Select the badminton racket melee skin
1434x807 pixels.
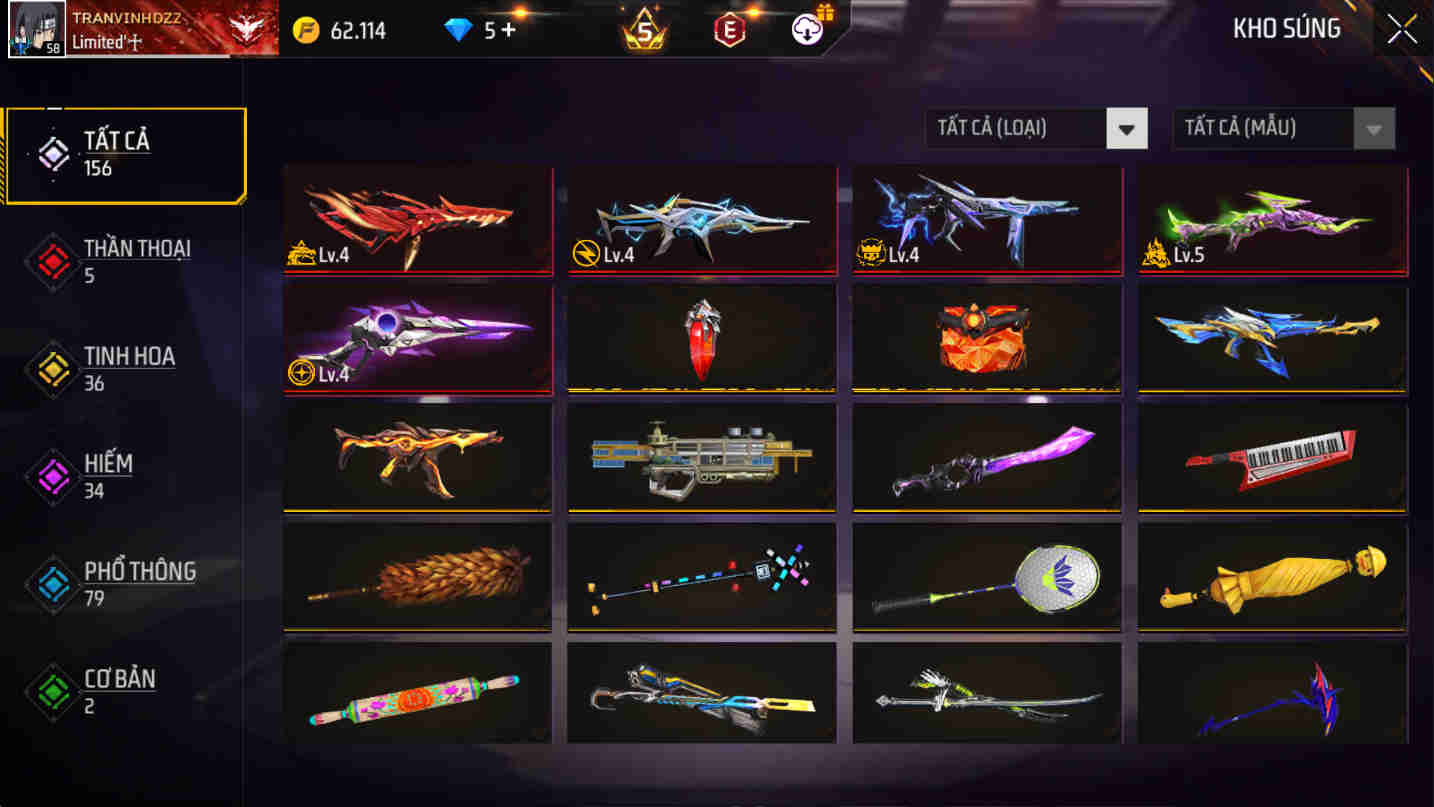(x=986, y=575)
